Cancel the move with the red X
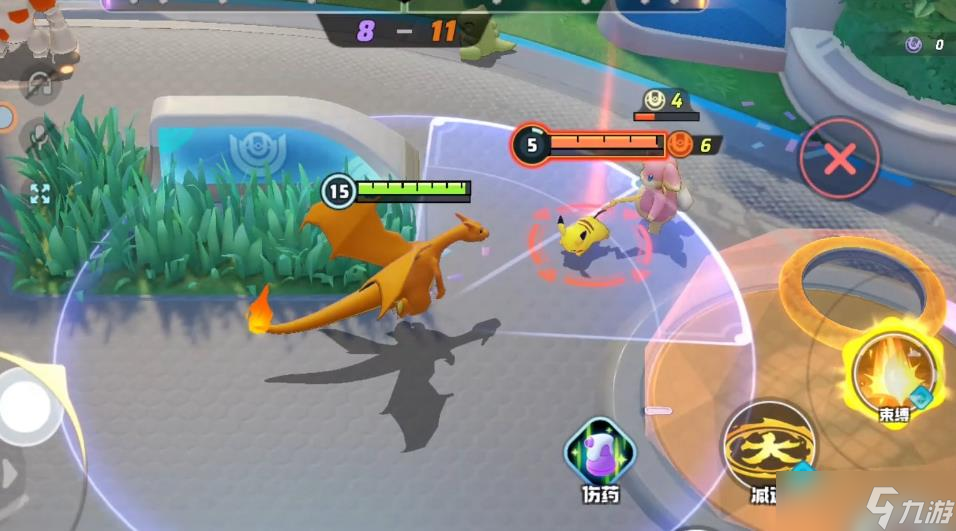This screenshot has height=531, width=956. tap(840, 158)
